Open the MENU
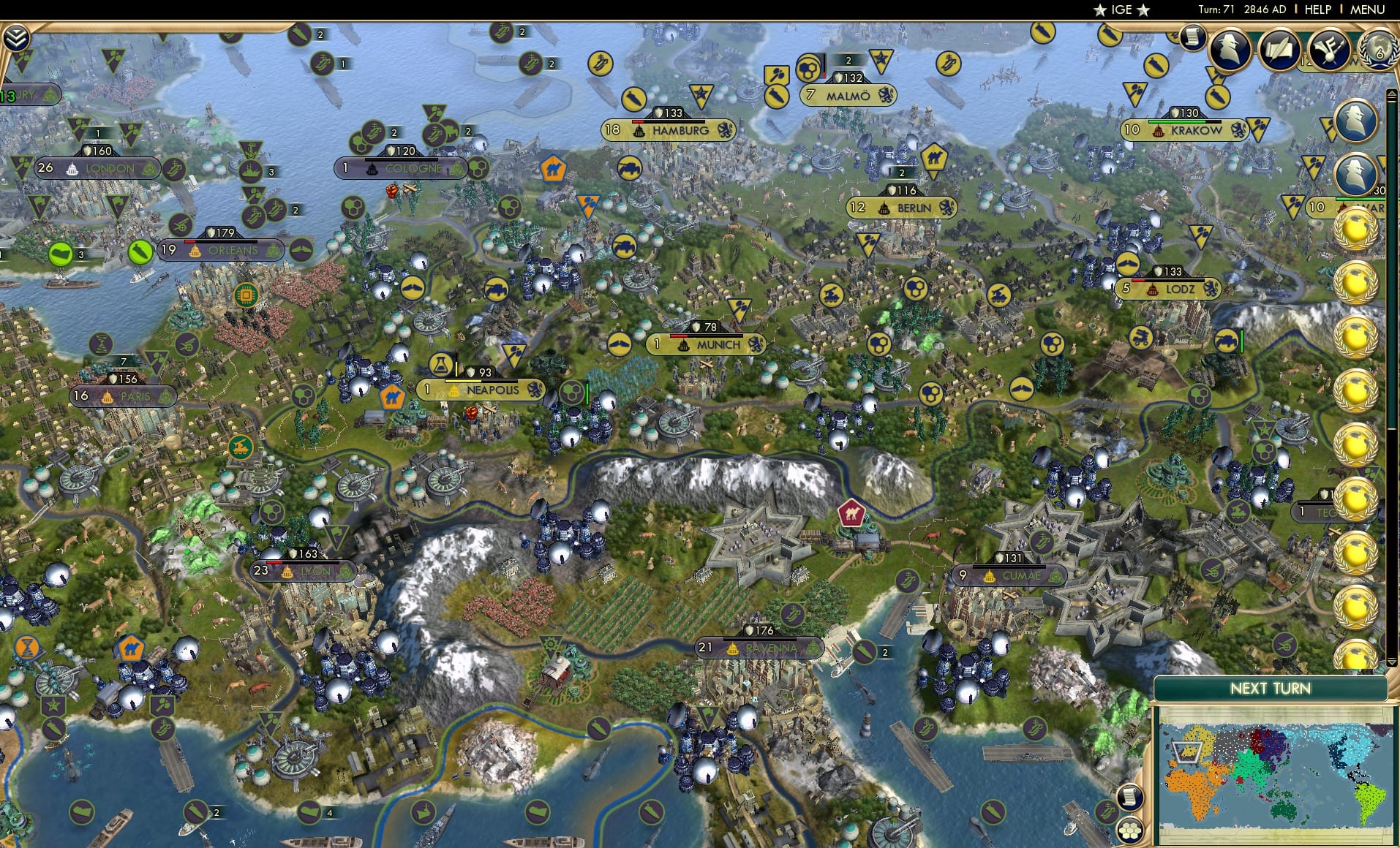The width and height of the screenshot is (1400, 848). (1366, 10)
